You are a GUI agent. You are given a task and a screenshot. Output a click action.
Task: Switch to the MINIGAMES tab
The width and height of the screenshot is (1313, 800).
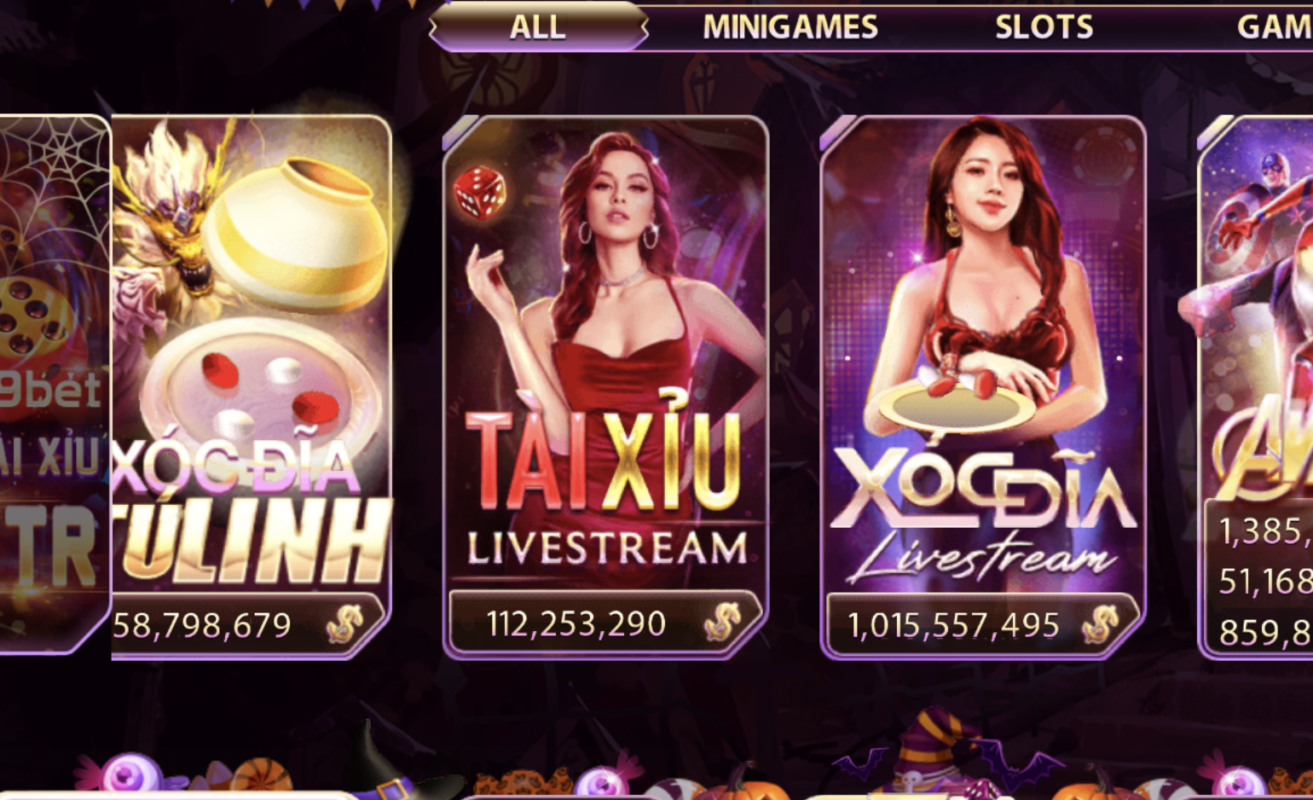click(x=789, y=27)
